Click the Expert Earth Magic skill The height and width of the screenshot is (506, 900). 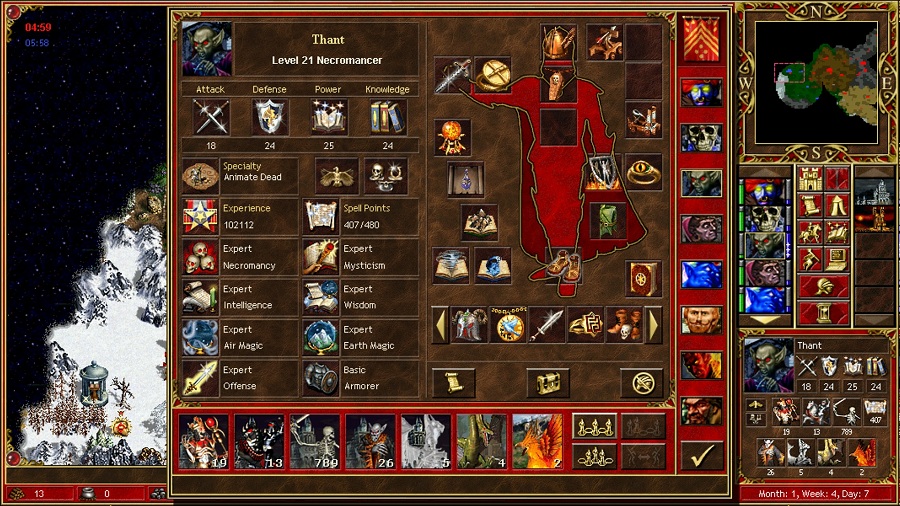click(x=321, y=338)
